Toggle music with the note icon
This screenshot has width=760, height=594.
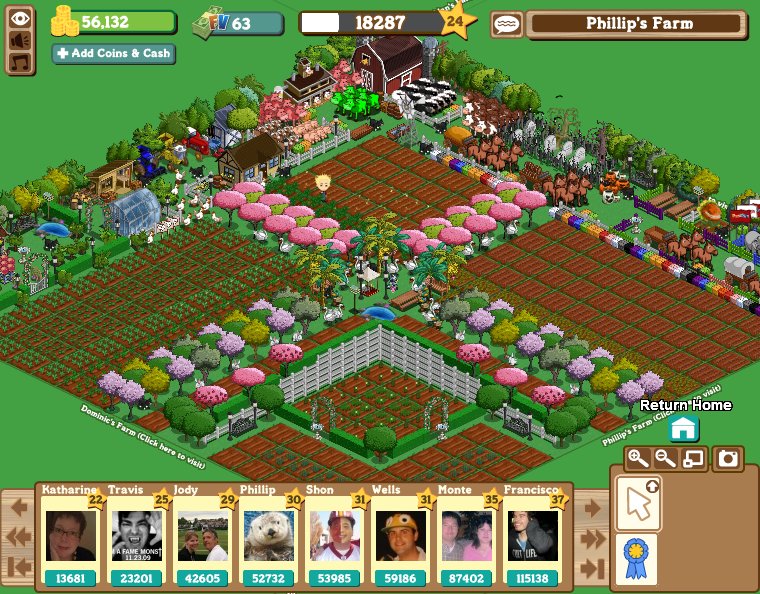[19, 62]
